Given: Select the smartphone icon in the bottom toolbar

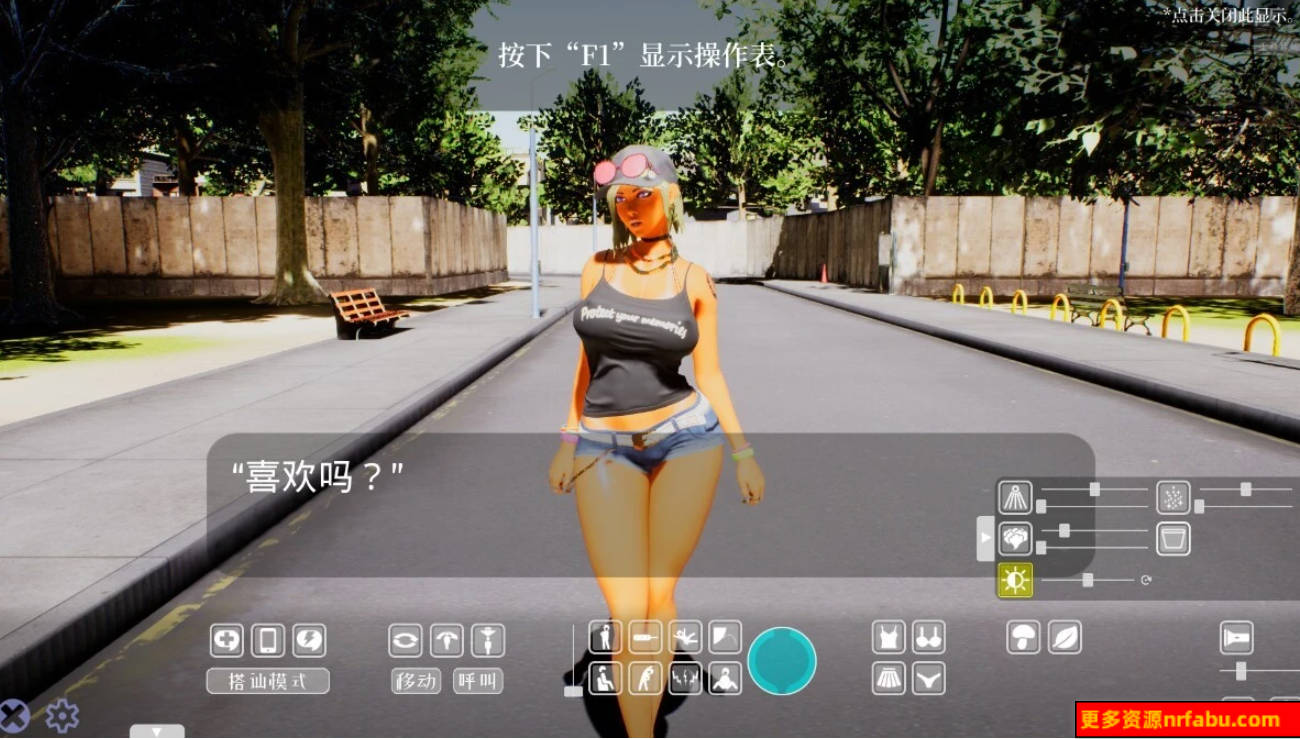Looking at the screenshot, I should [267, 641].
